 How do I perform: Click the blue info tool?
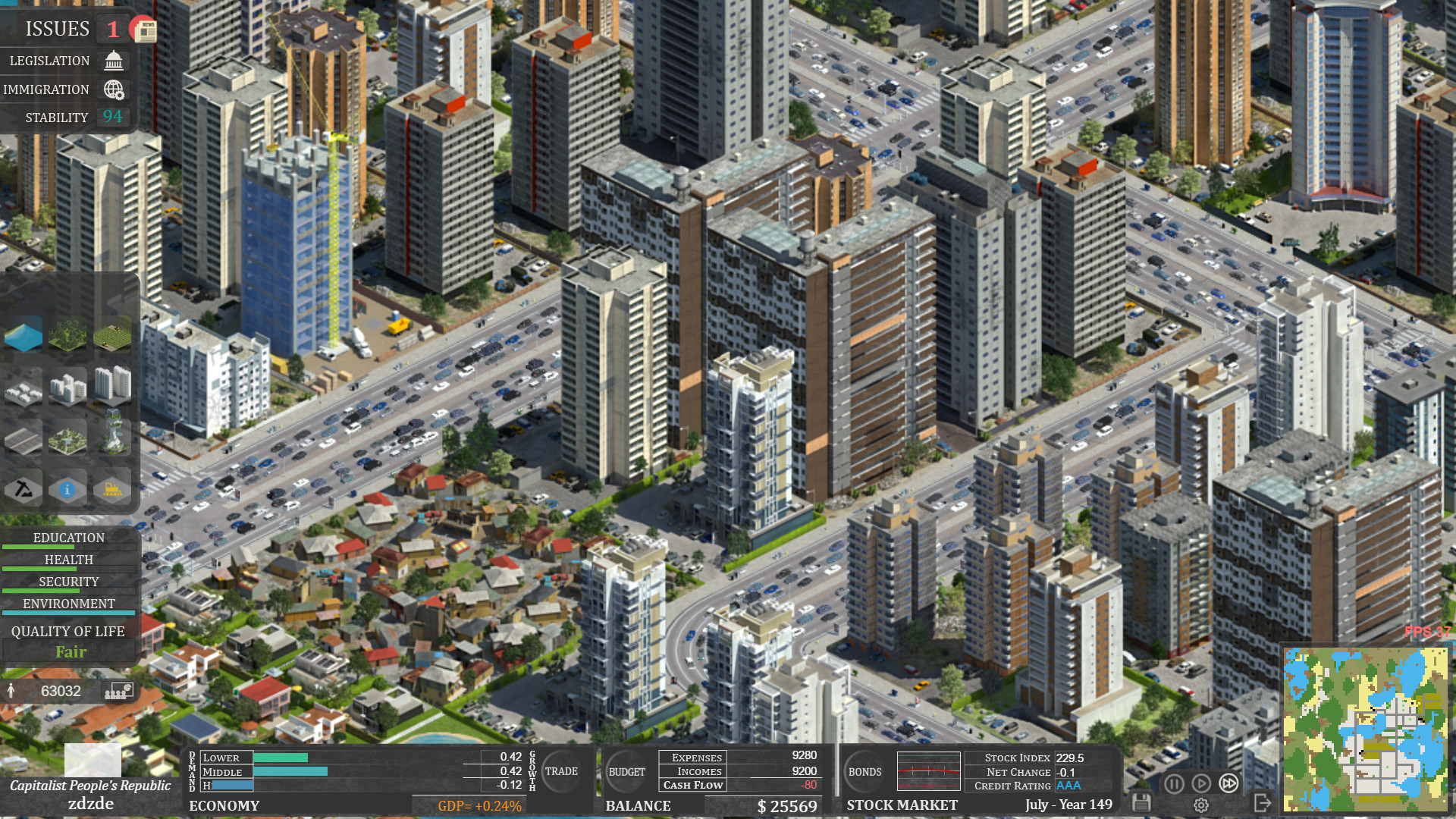coord(67,489)
